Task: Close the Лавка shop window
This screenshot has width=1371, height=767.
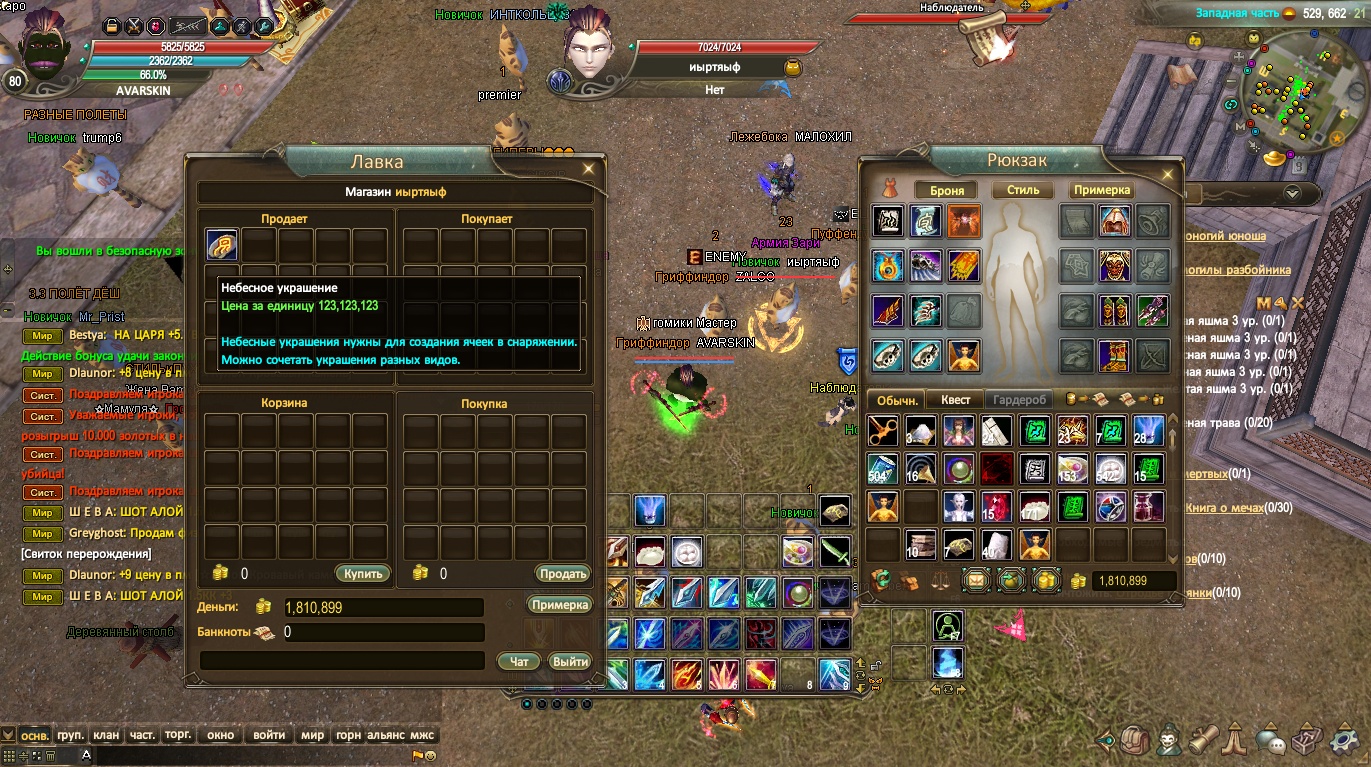Action: click(x=589, y=169)
